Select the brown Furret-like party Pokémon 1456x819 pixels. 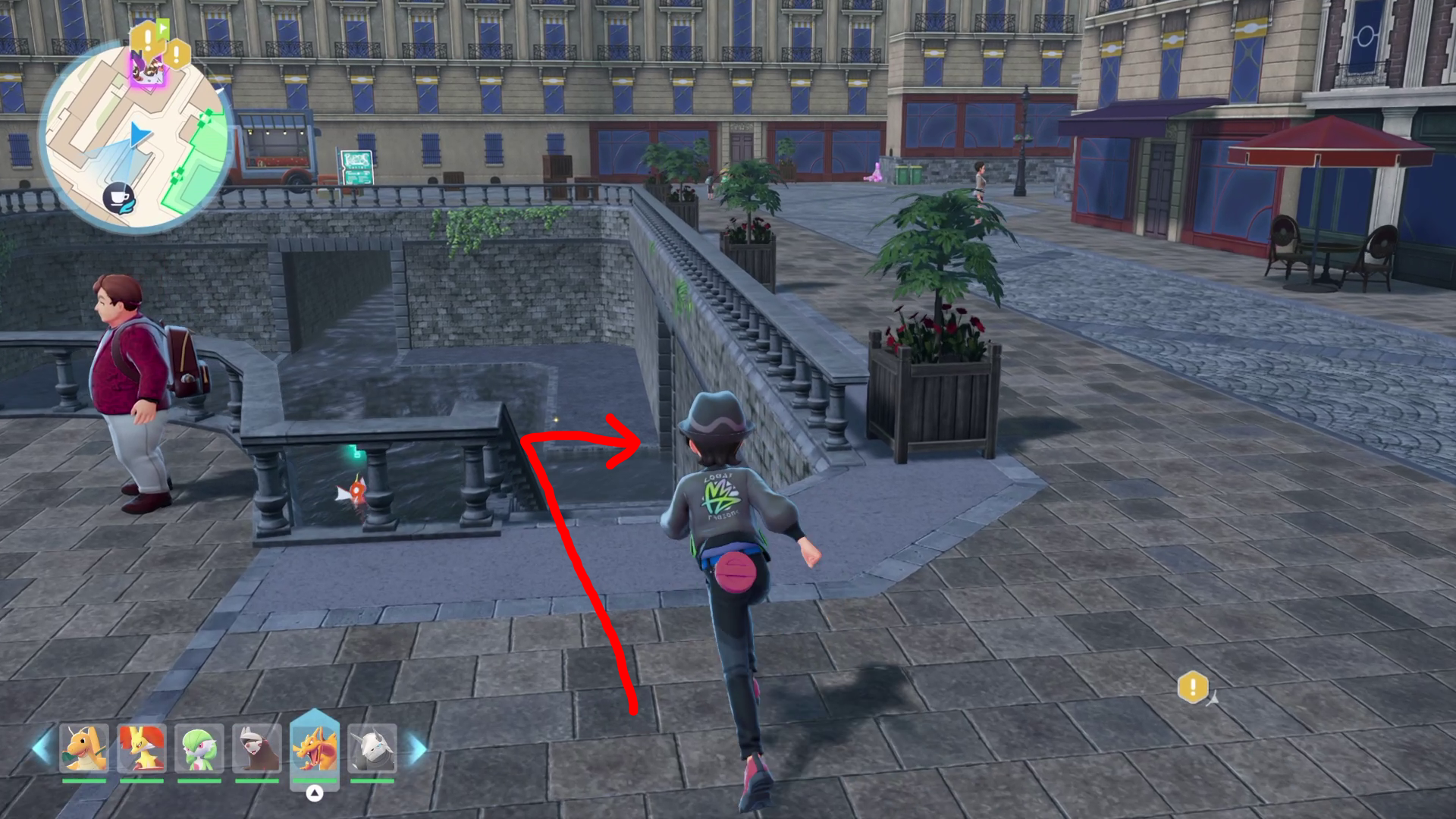[x=257, y=748]
